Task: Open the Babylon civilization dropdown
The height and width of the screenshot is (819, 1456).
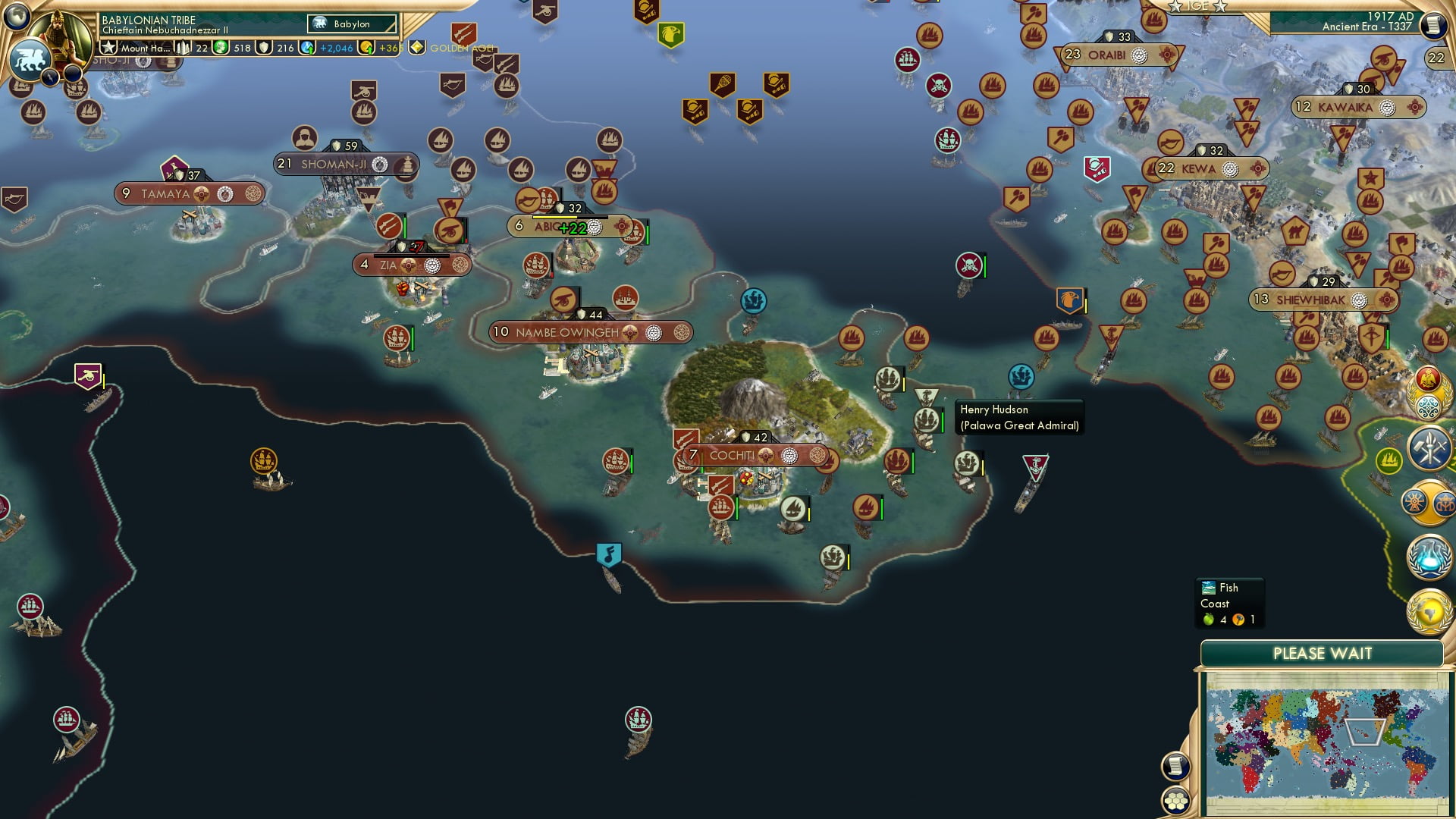Action: click(351, 24)
